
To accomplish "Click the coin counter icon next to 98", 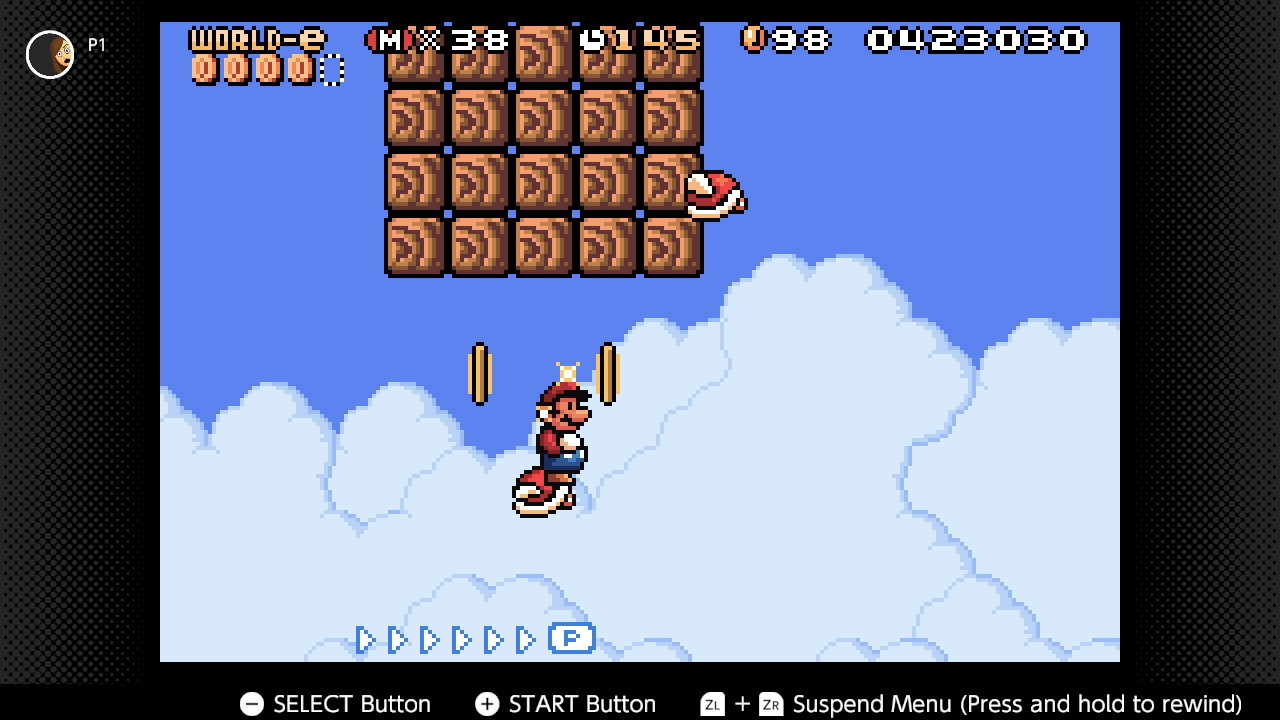I will pyautogui.click(x=752, y=40).
